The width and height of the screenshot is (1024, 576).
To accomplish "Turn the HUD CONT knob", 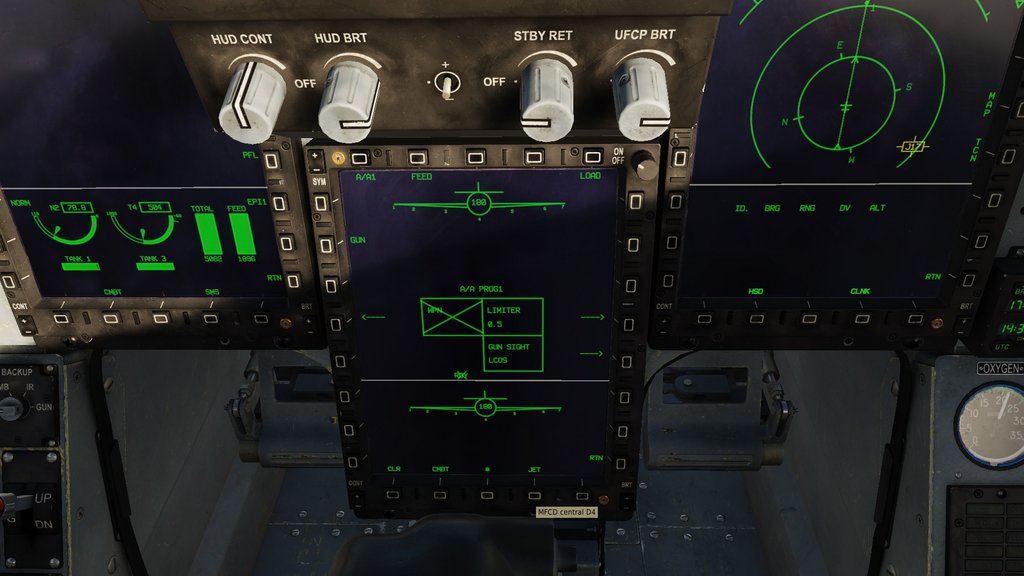I will pos(251,98).
